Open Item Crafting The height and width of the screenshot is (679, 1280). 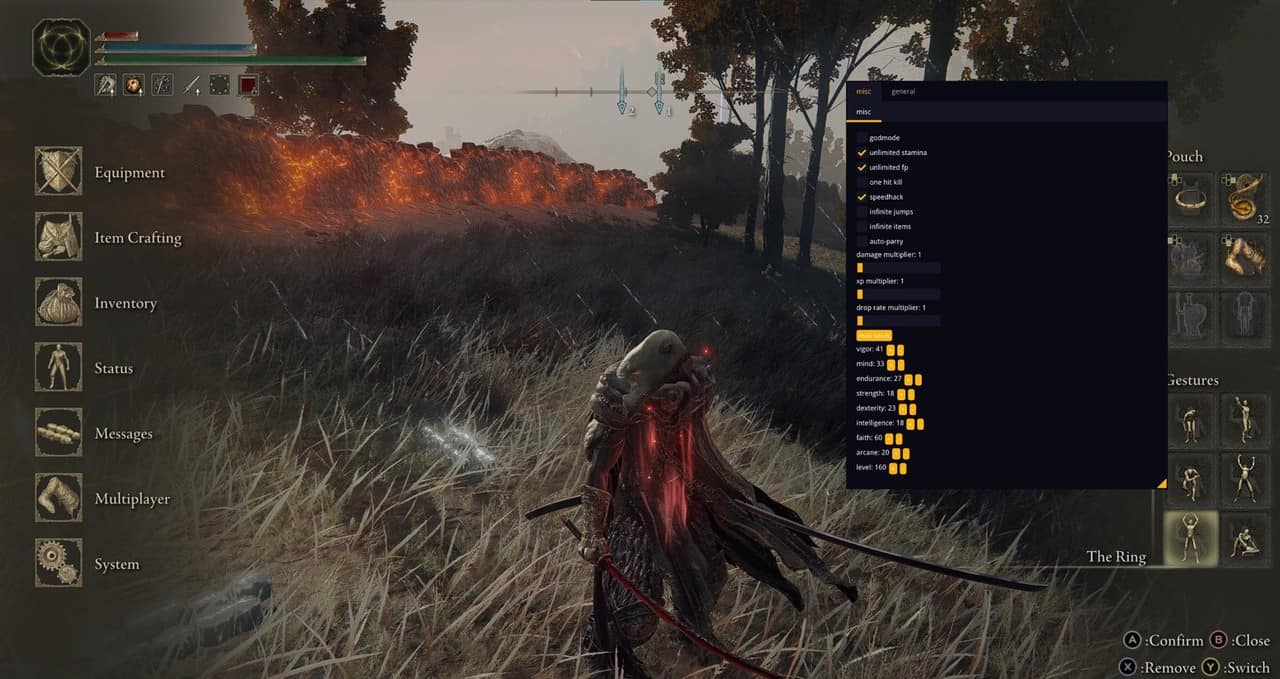click(60, 237)
